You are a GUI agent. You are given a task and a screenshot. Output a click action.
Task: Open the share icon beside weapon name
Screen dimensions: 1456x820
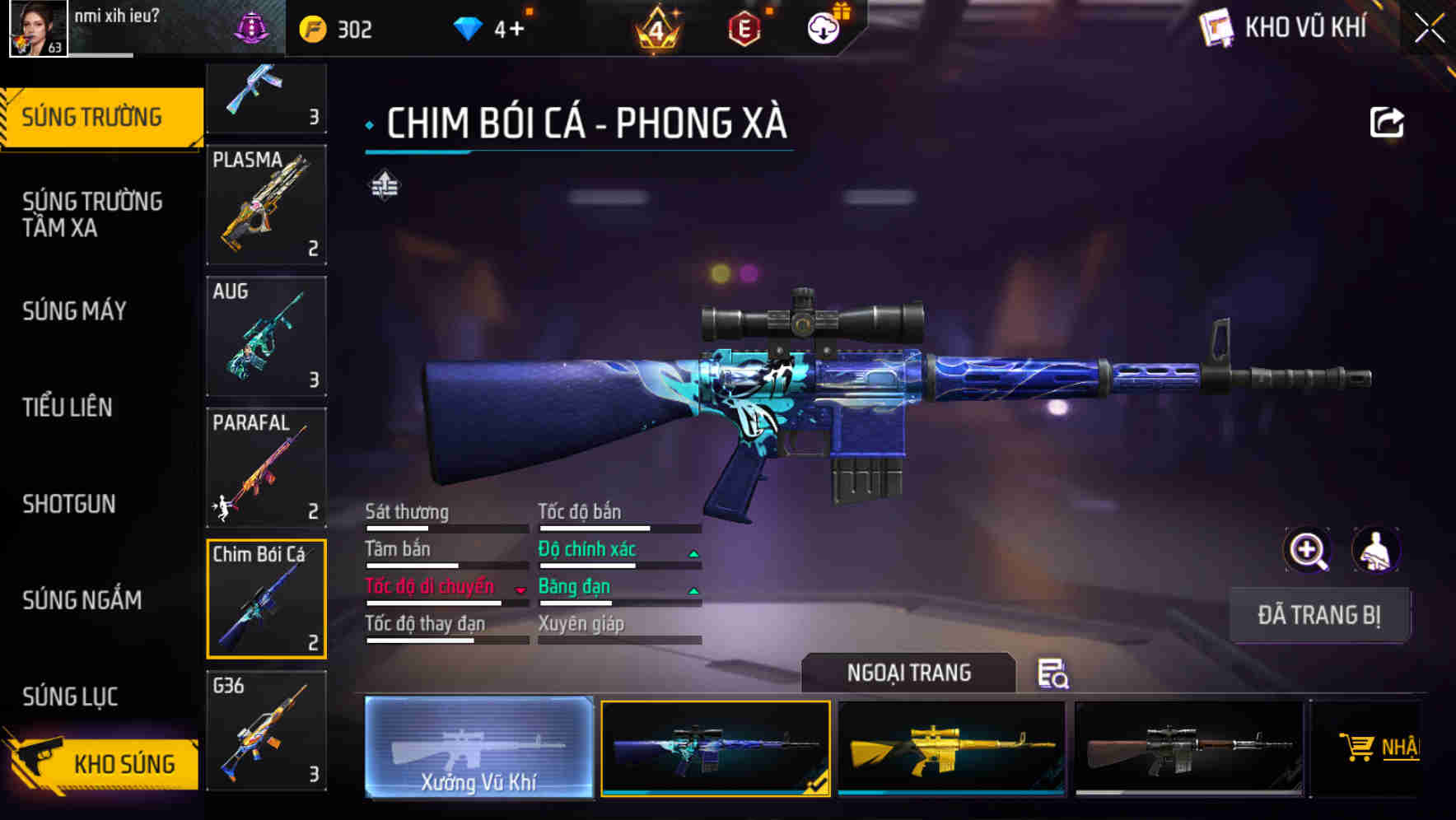(x=1386, y=121)
